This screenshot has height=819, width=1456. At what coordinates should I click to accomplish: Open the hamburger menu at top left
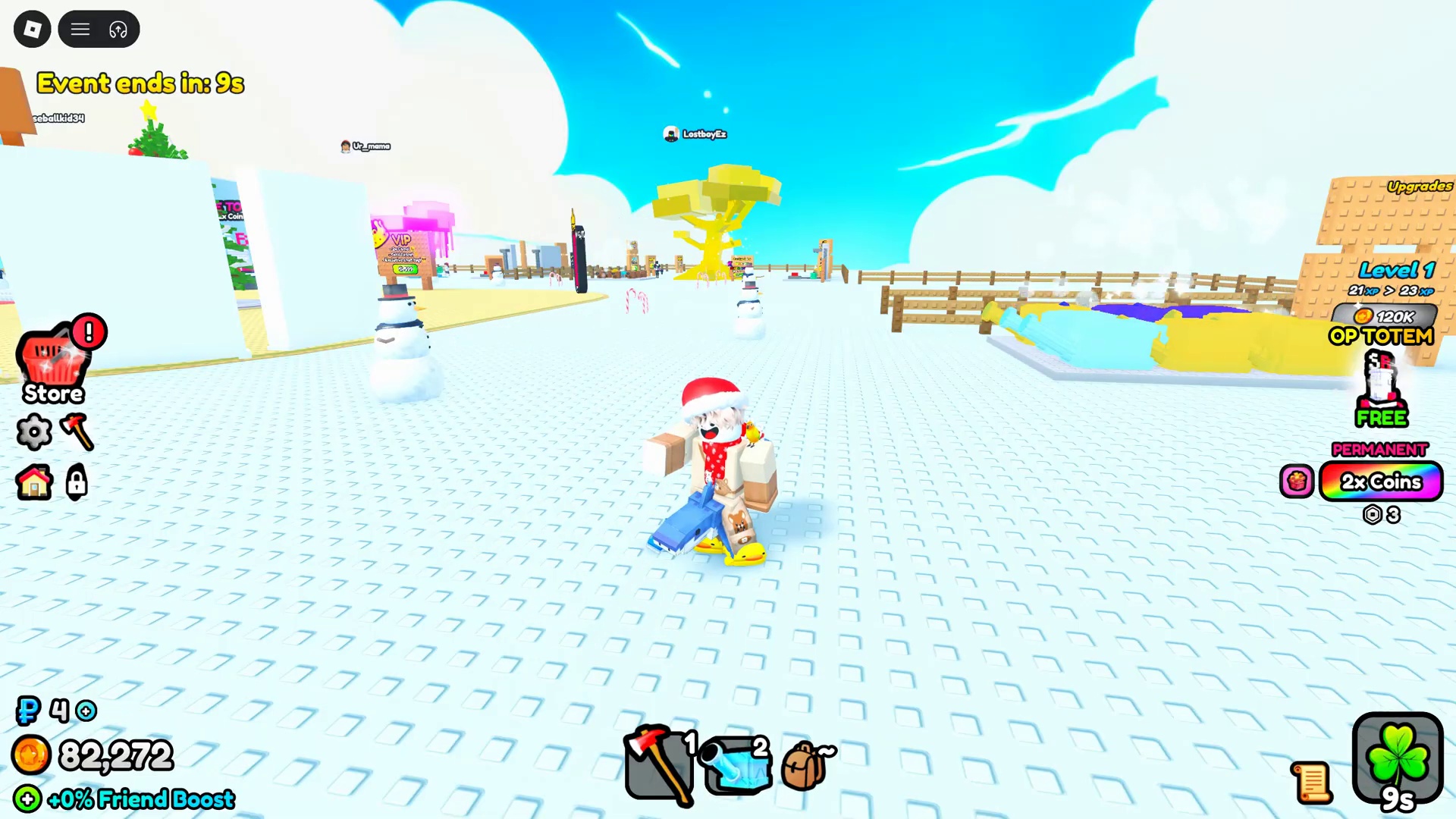(x=80, y=29)
